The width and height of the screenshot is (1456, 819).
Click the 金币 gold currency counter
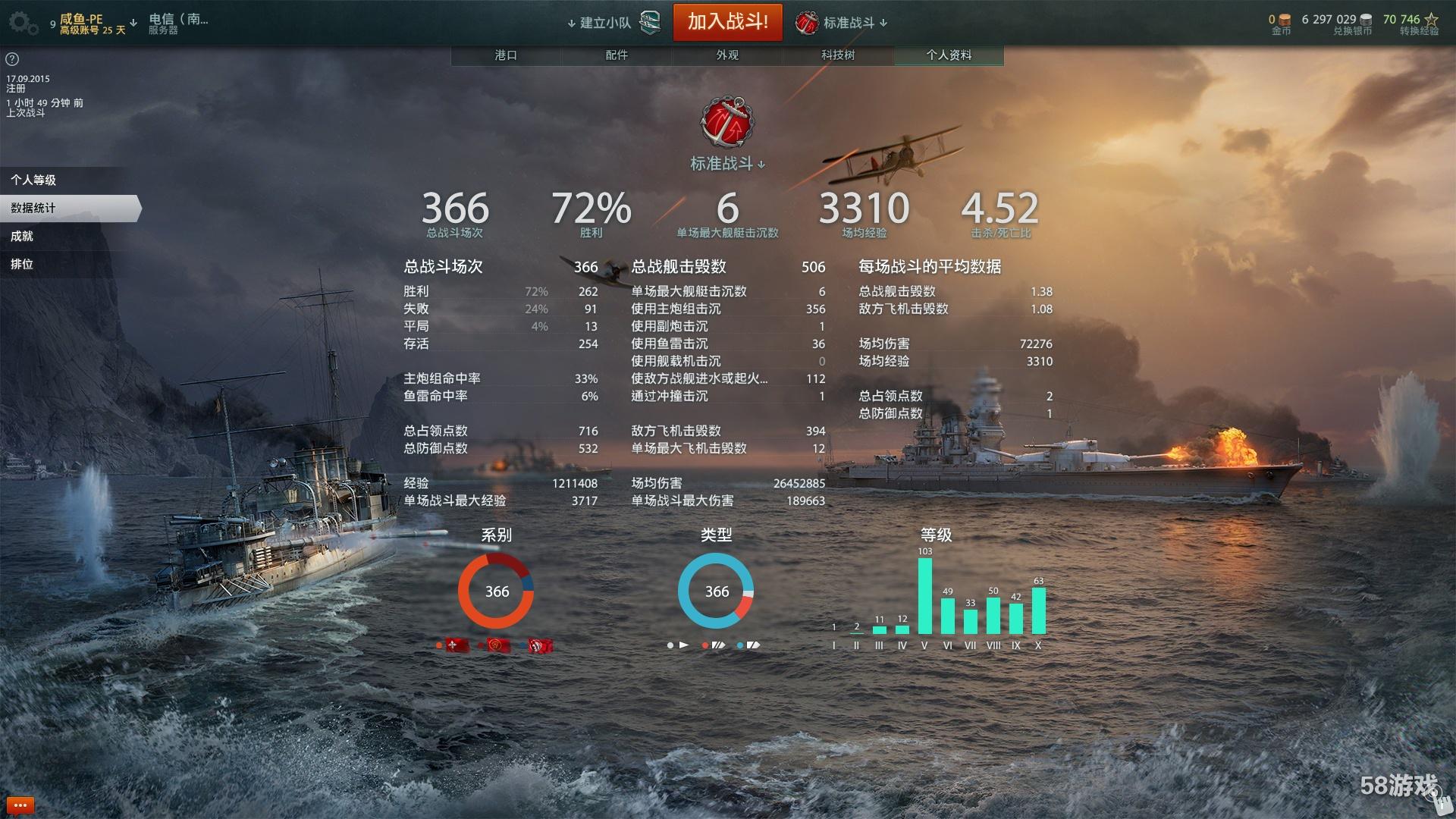tap(1280, 24)
